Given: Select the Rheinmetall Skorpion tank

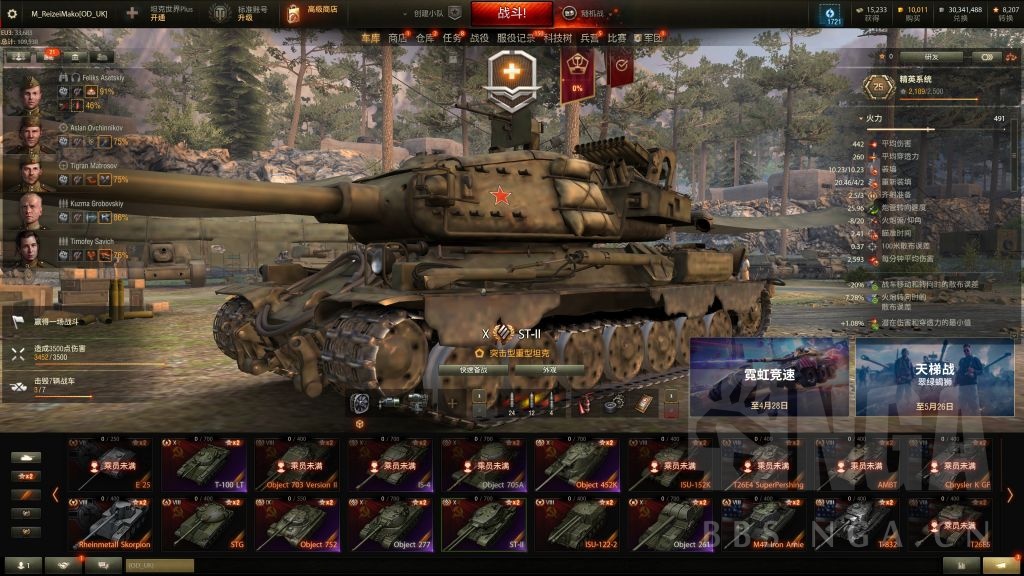Looking at the screenshot, I should click(110, 524).
